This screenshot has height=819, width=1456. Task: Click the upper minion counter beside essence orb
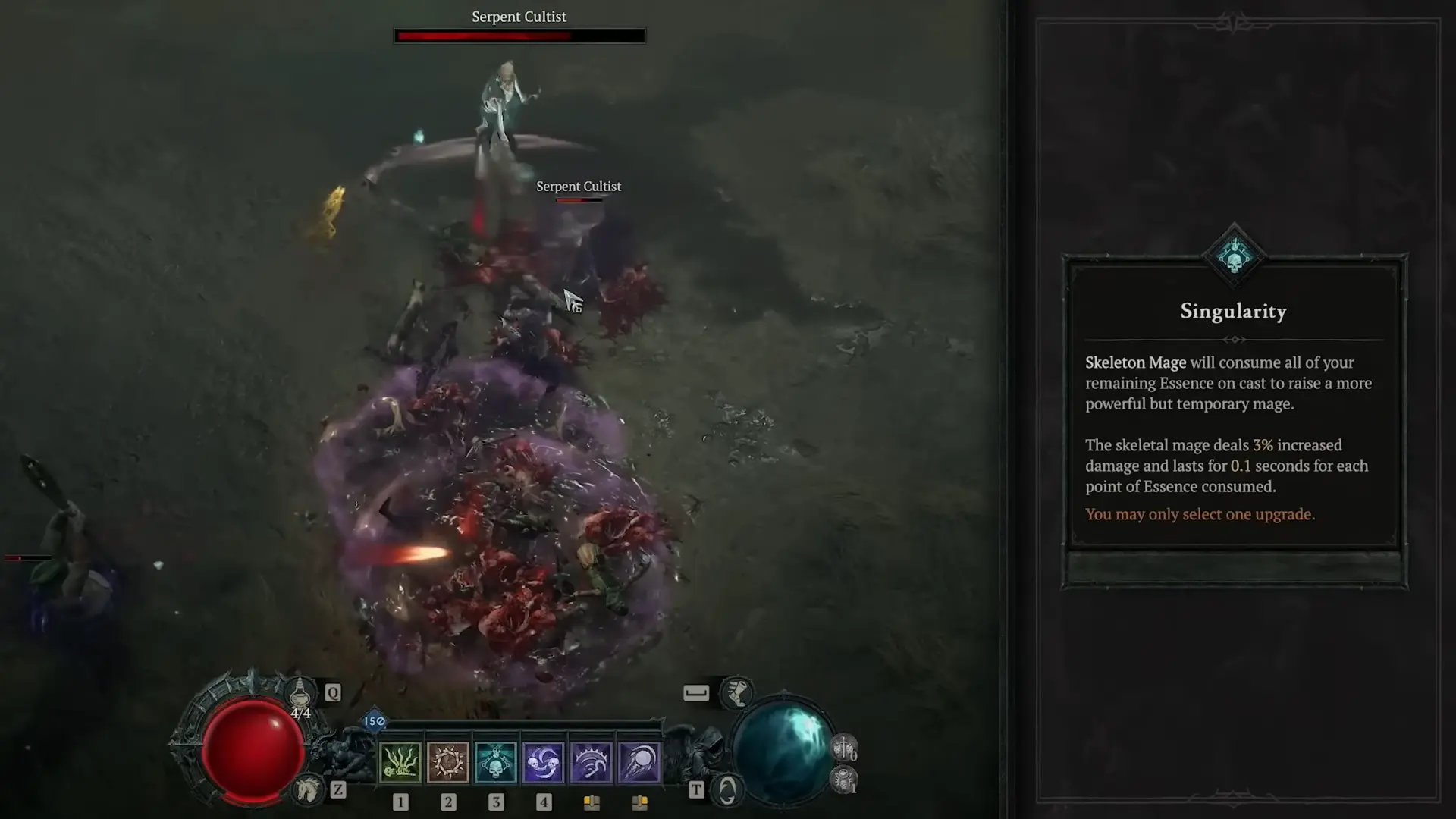pos(844,748)
